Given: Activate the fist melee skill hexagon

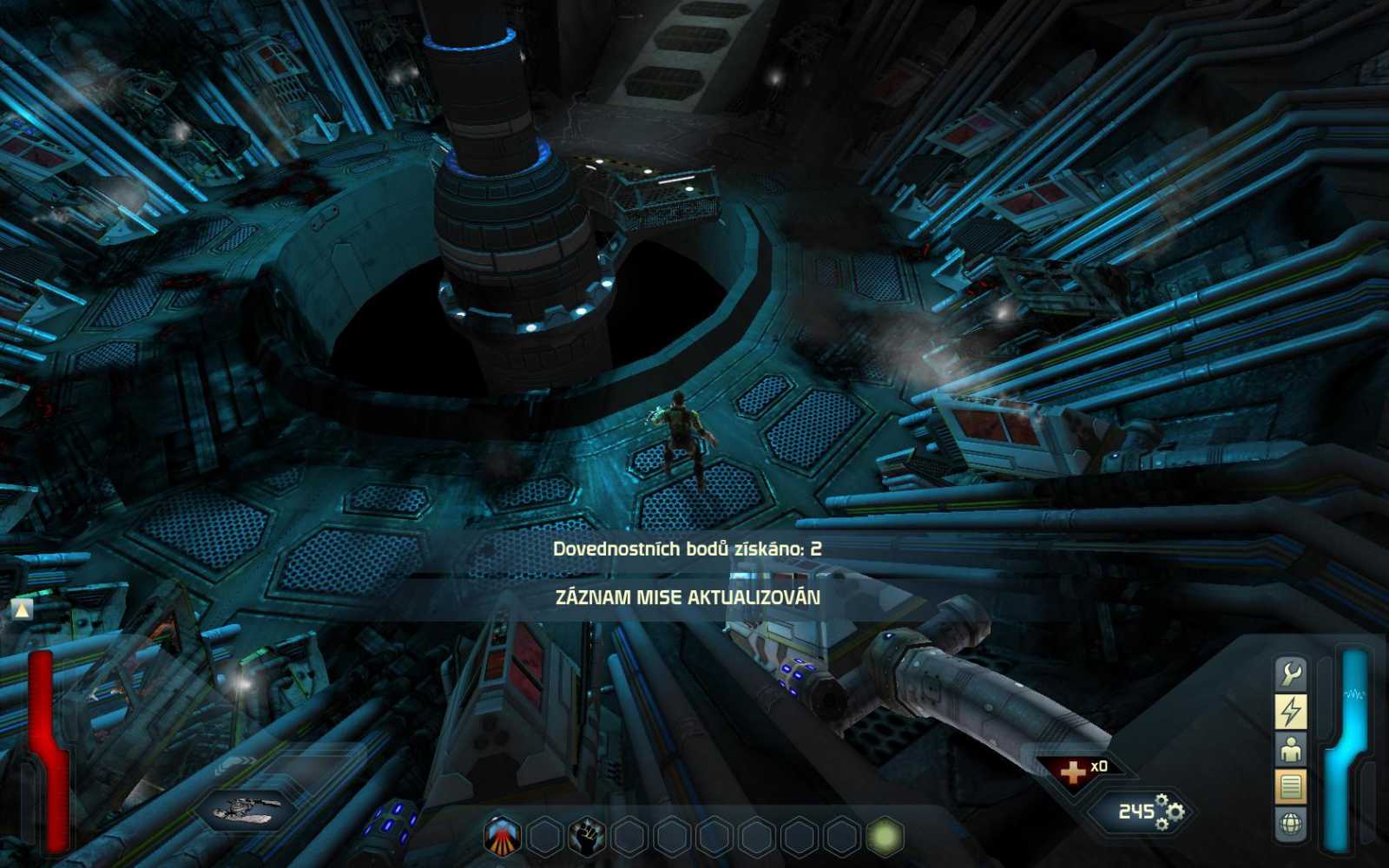Looking at the screenshot, I should pyautogui.click(x=587, y=834).
